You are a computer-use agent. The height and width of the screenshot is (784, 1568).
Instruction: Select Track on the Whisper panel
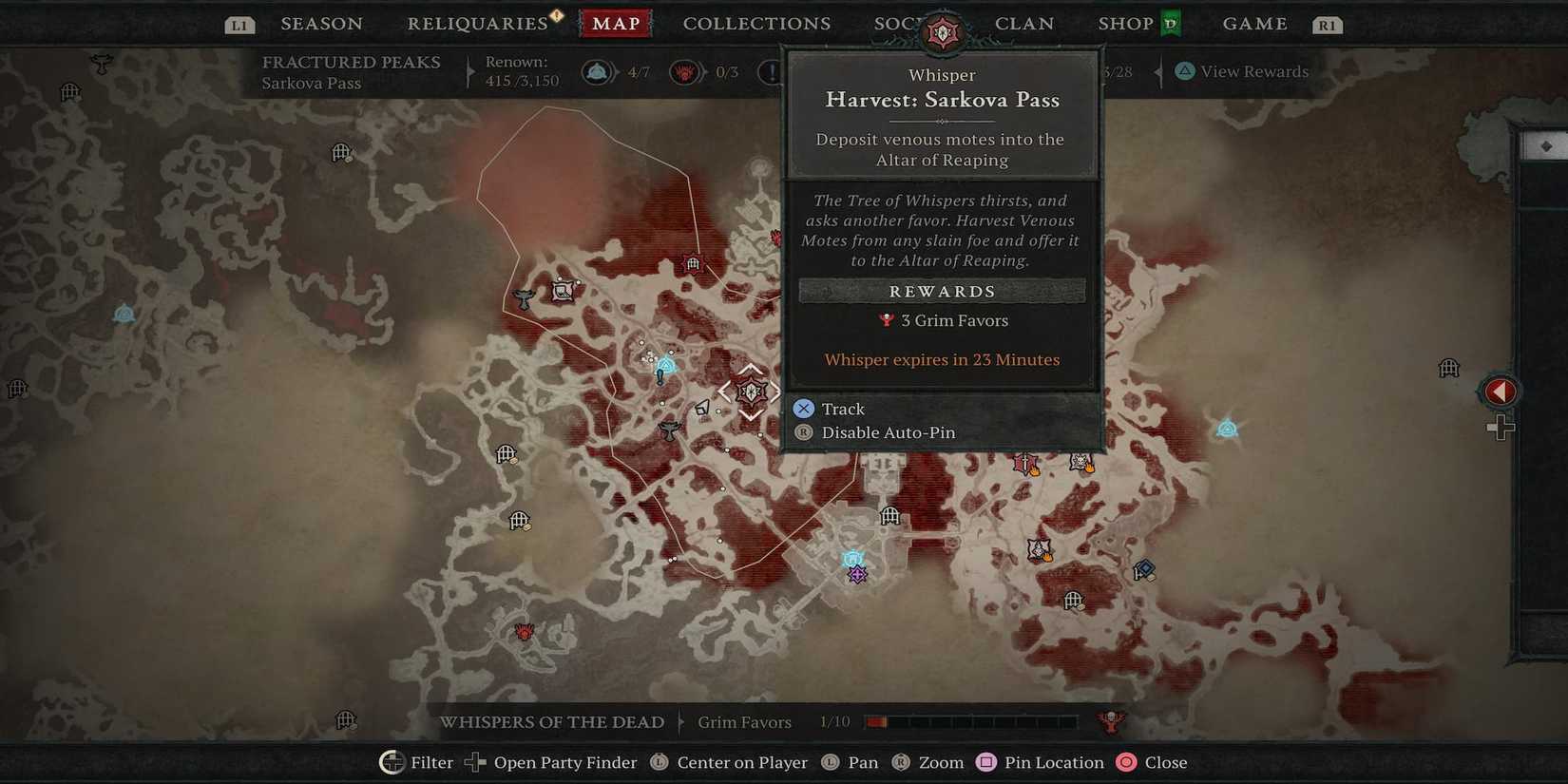pyautogui.click(x=840, y=408)
